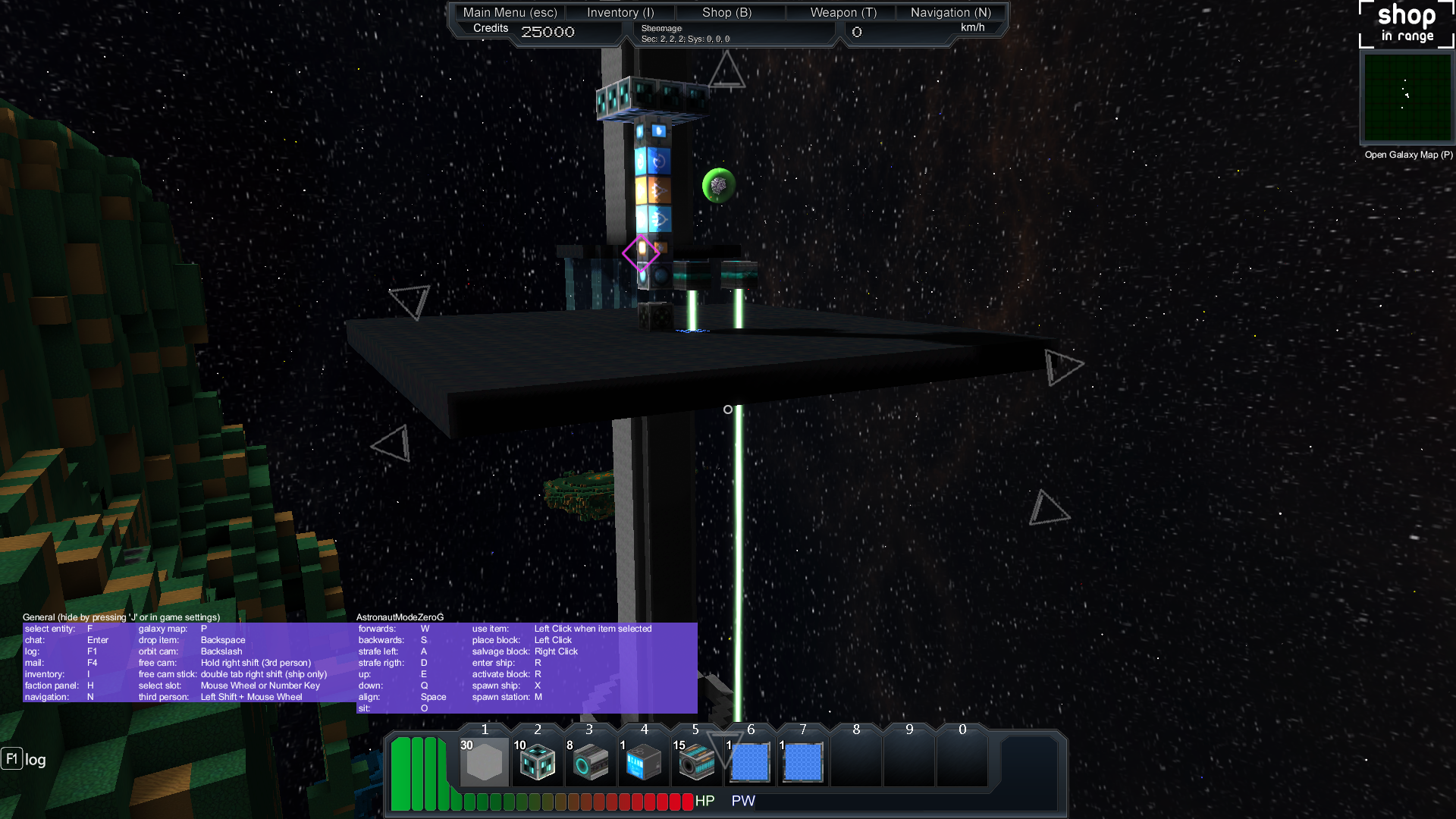Select the power reactor block in slot 2
Viewport: 1456px width, 819px height.
pos(538,761)
